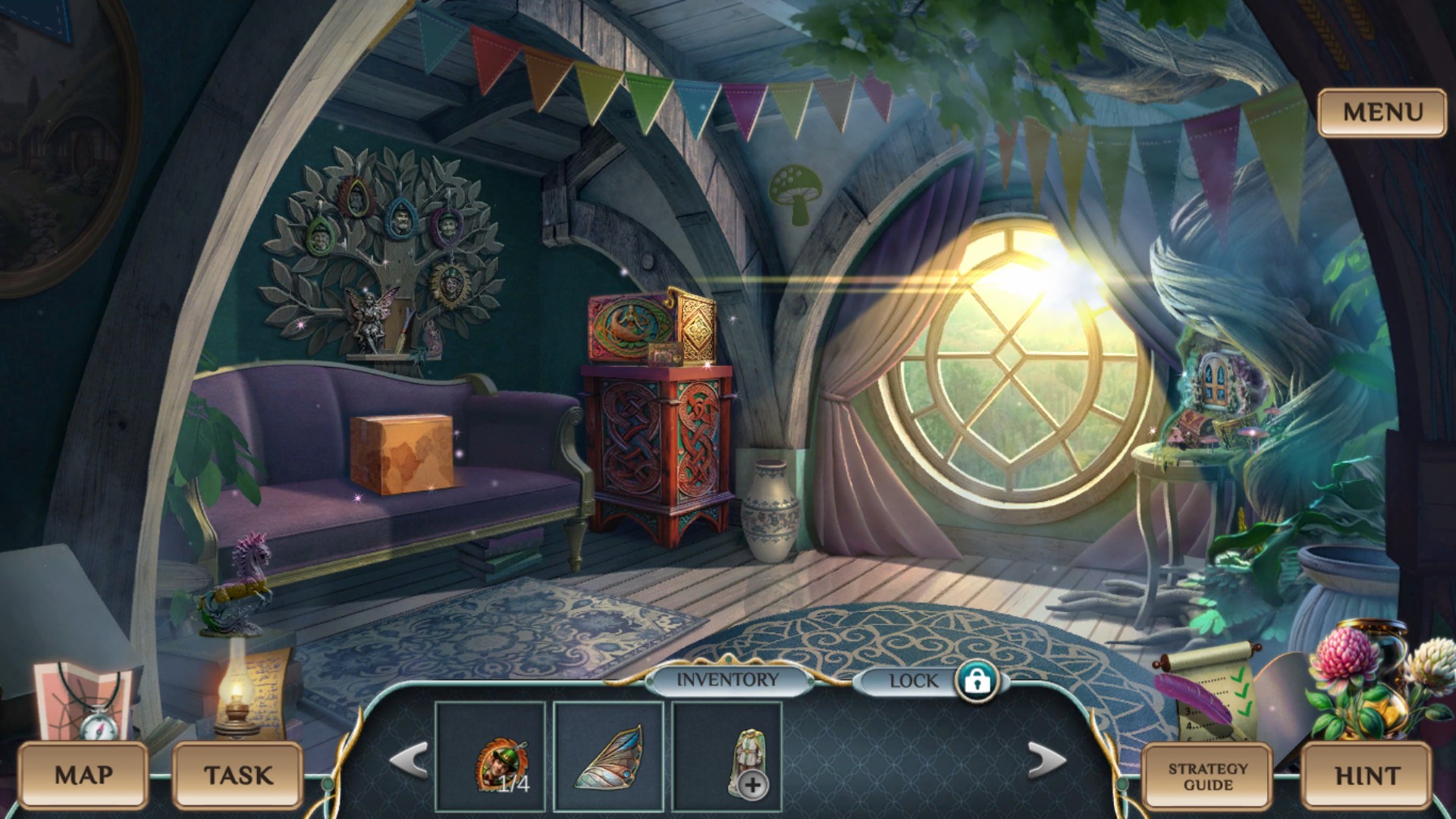Toggle the inventory LOCK padlock
The image size is (1456, 819).
[977, 681]
